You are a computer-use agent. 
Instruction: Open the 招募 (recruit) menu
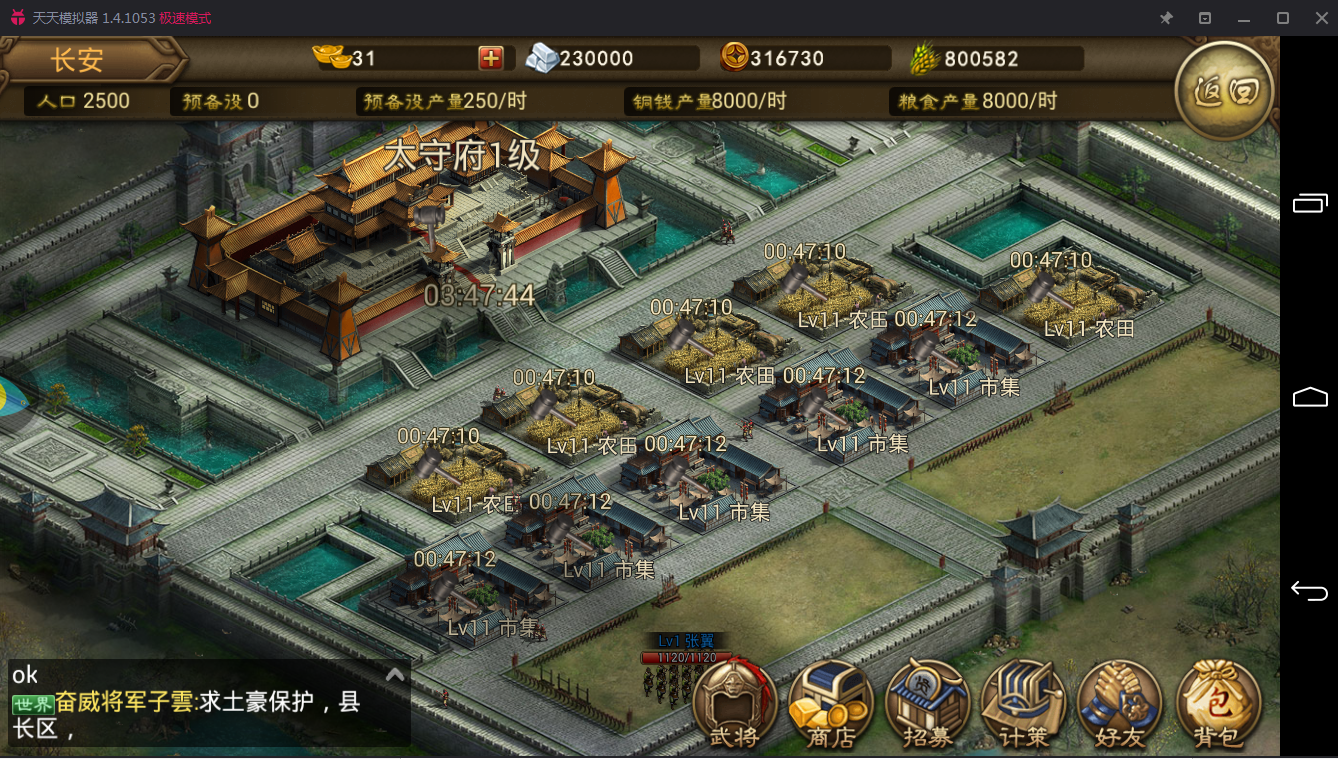point(926,705)
